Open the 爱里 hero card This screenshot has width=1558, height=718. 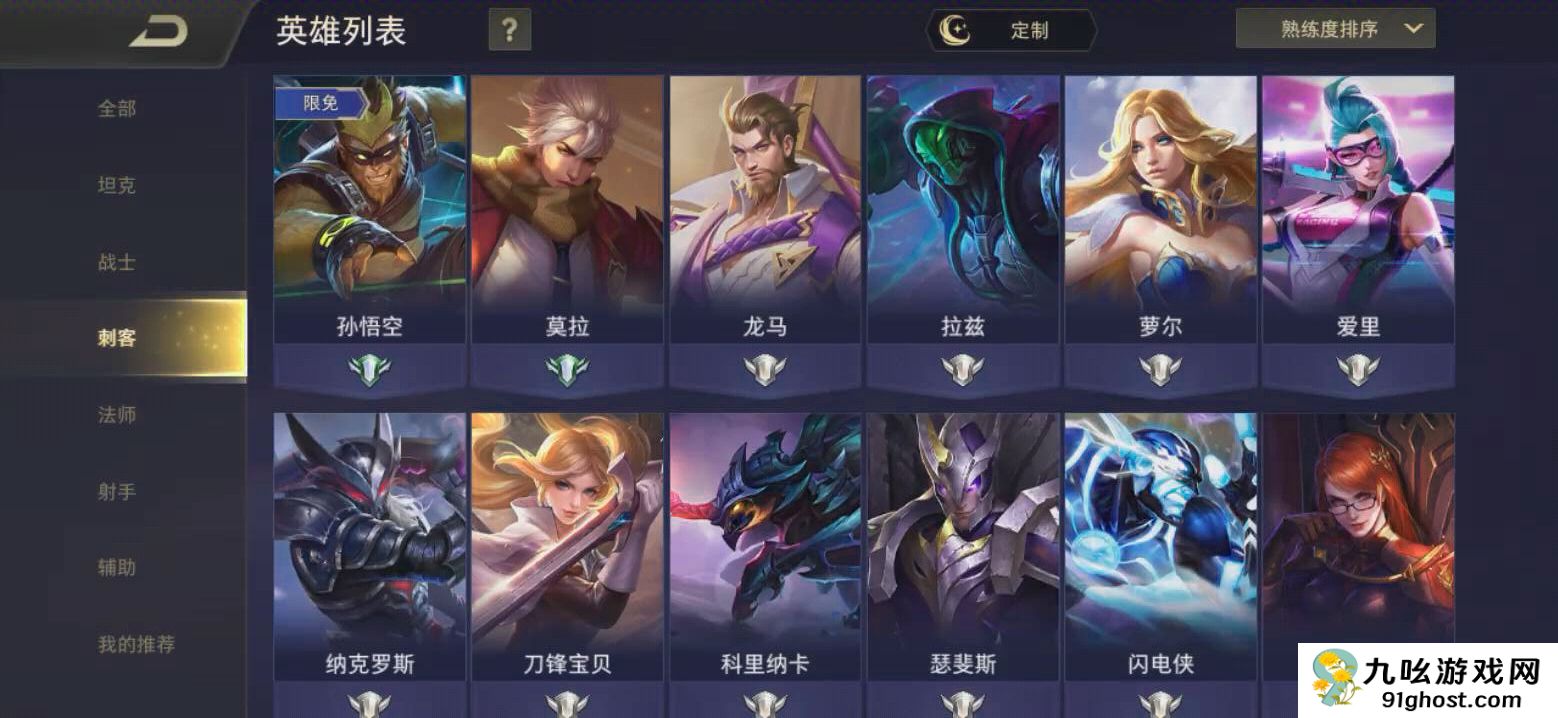tap(1358, 210)
